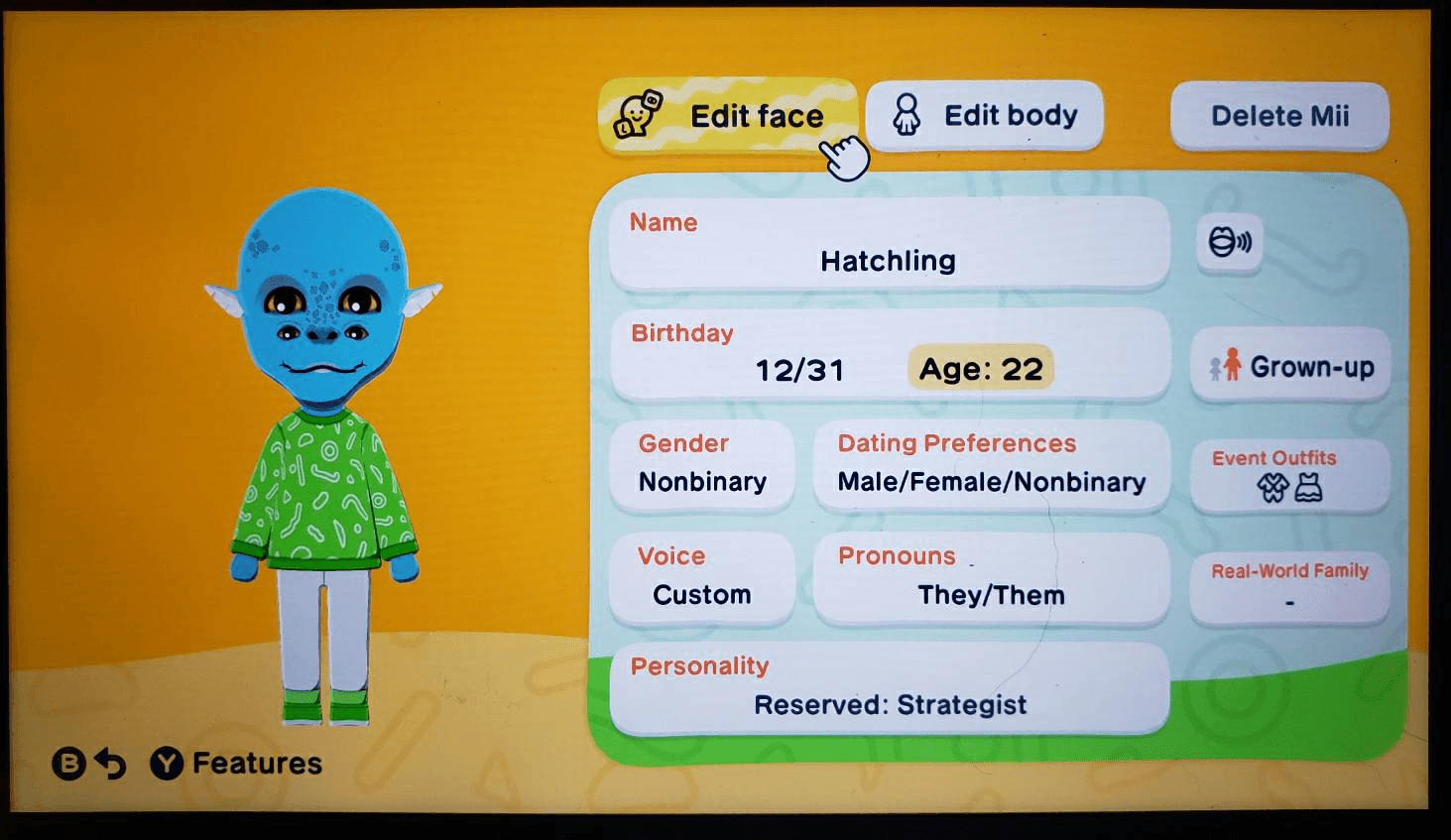Toggle the Grown-up setting
This screenshot has height=840, width=1451.
coord(1289,366)
